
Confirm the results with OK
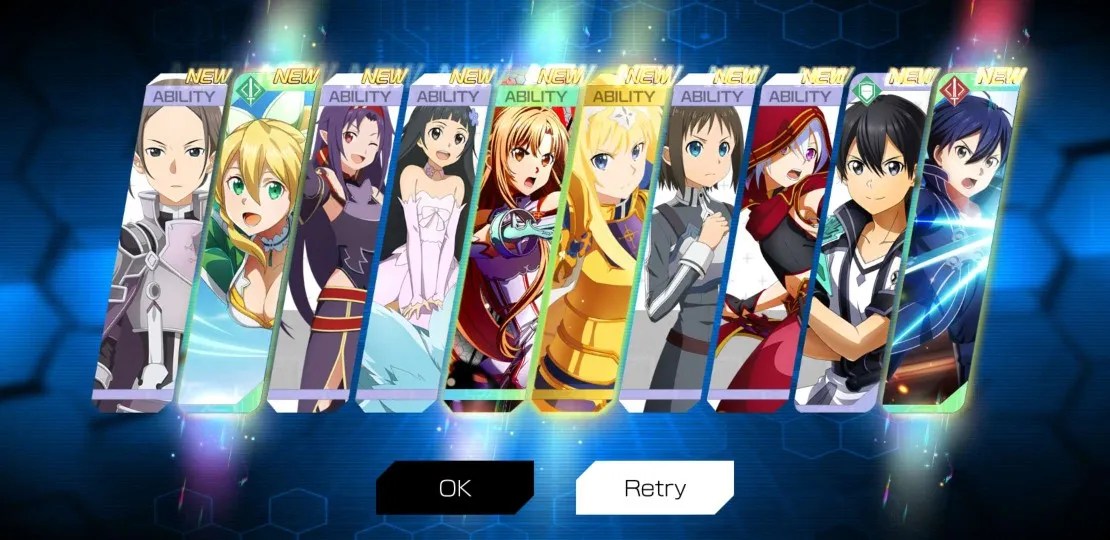pyautogui.click(x=454, y=488)
